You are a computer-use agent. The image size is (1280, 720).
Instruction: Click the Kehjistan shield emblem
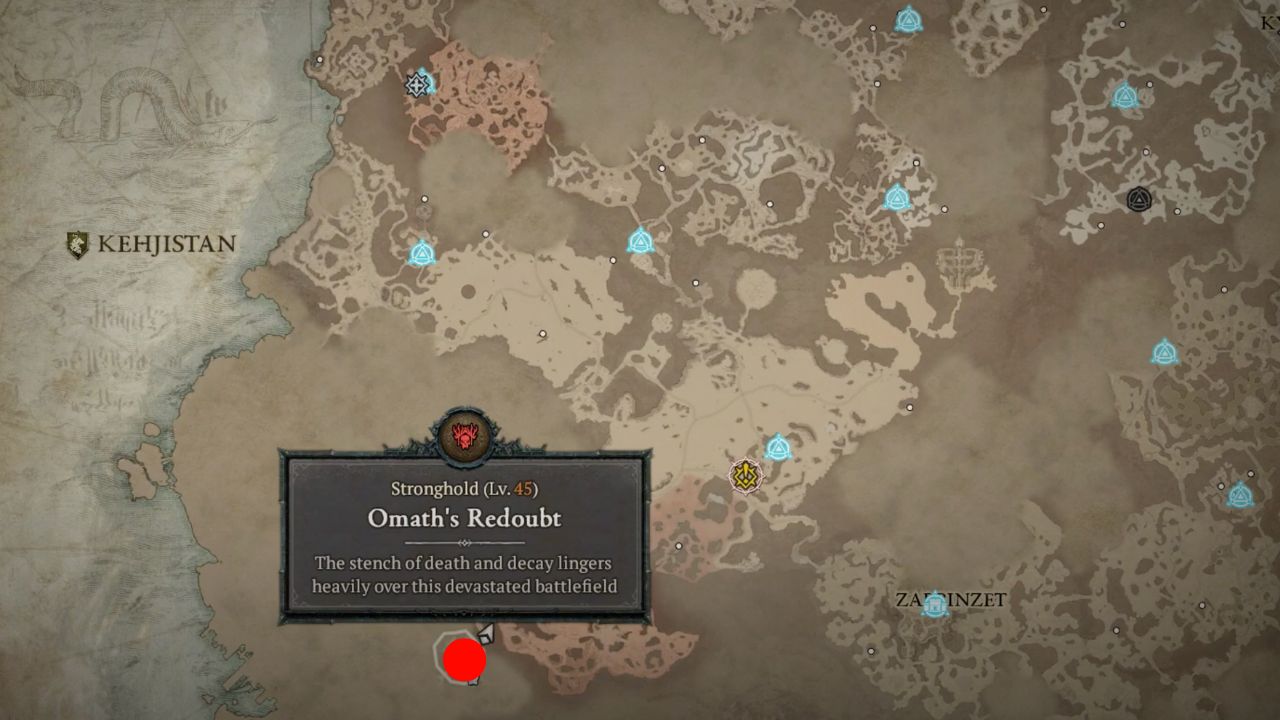click(78, 242)
